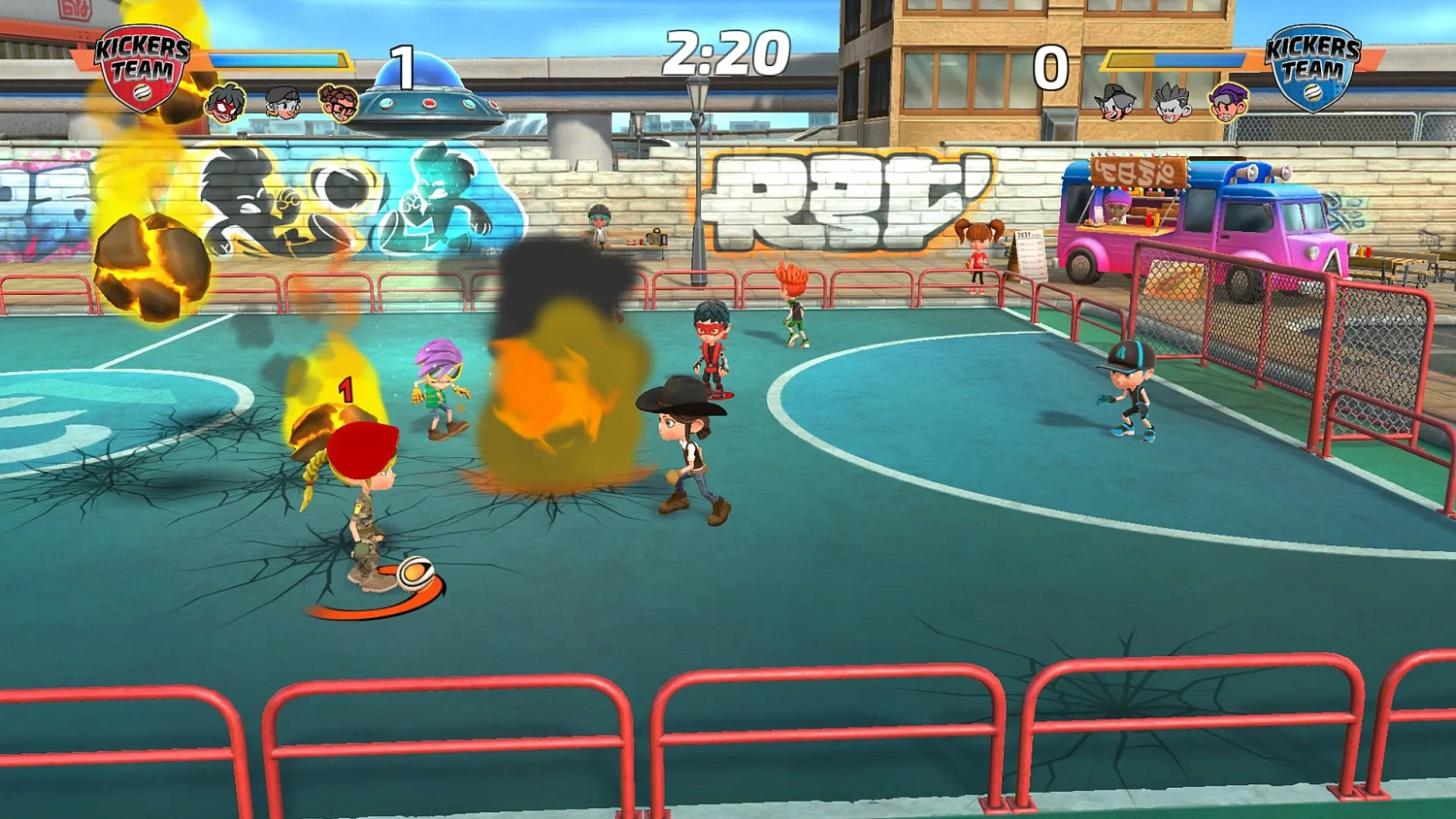This screenshot has height=819, width=1456.
Task: Adjust the yellow-blue charge meter on the right
Action: [x=1175, y=60]
